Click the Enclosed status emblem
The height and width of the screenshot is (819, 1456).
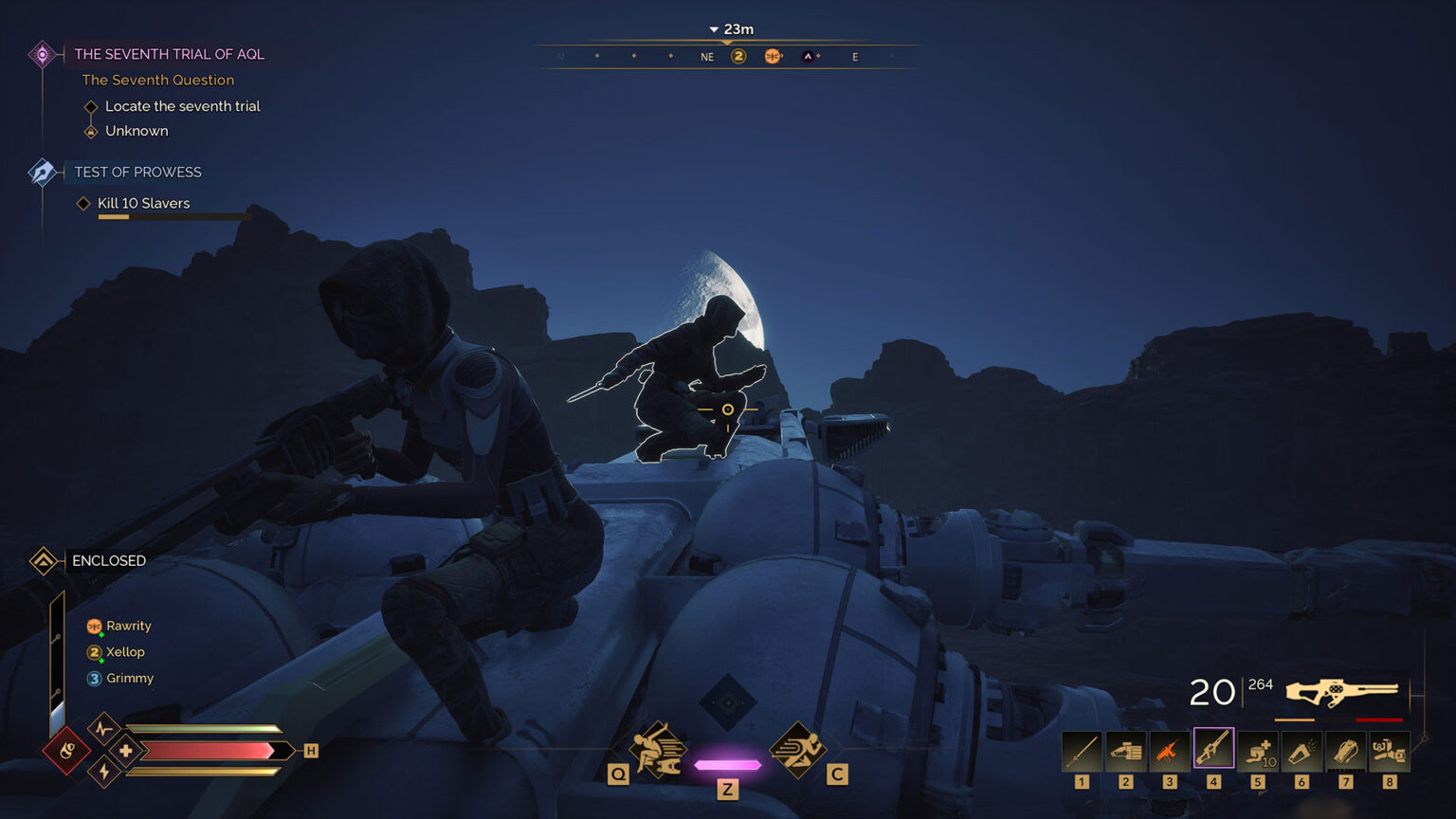42,560
